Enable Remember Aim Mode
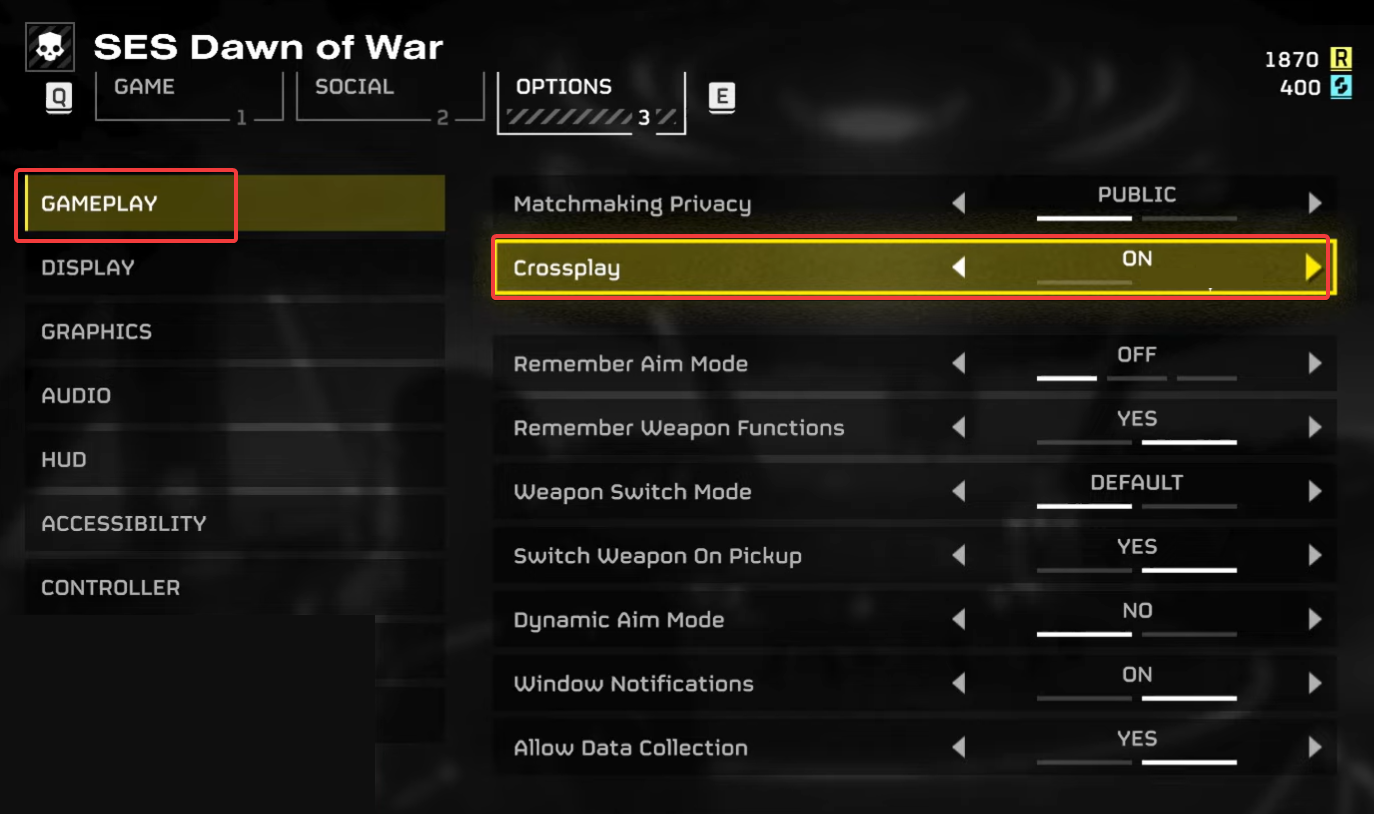 point(1313,363)
